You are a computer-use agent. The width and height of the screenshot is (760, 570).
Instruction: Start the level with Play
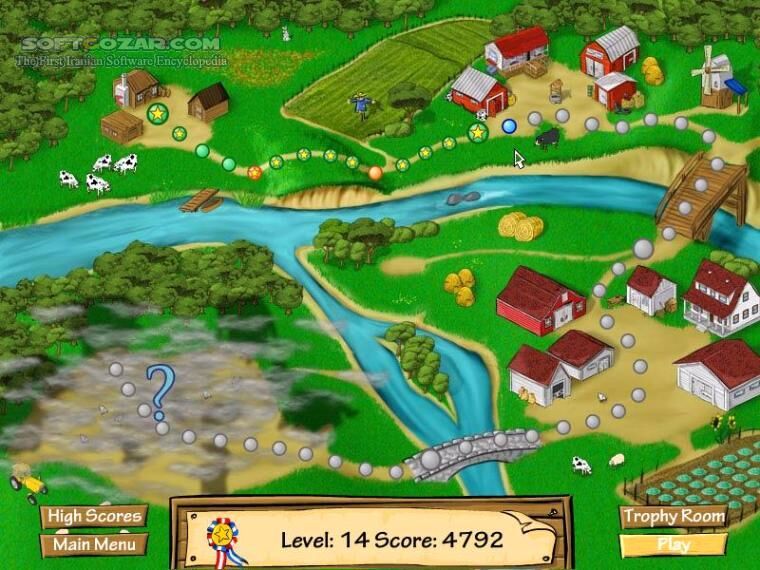click(x=673, y=545)
